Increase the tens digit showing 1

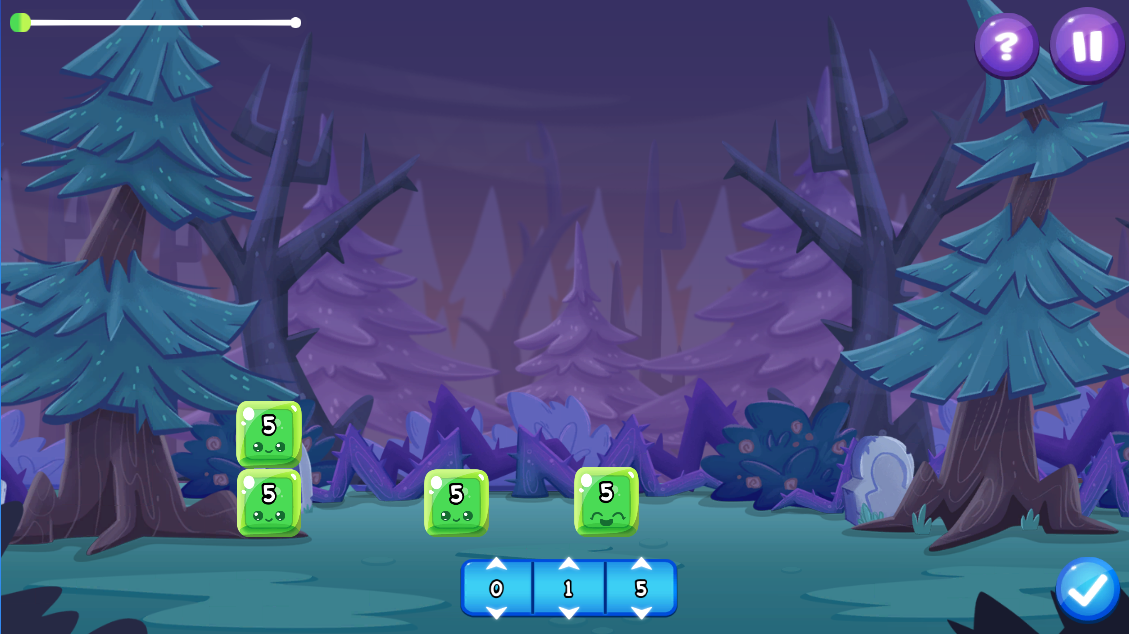click(568, 565)
